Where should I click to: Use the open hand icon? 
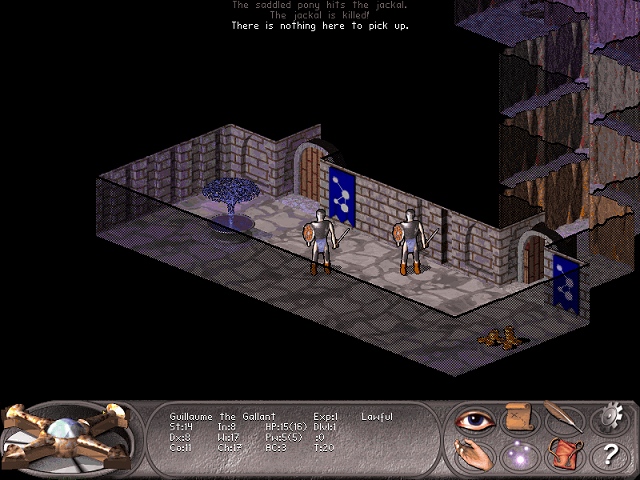(473, 455)
